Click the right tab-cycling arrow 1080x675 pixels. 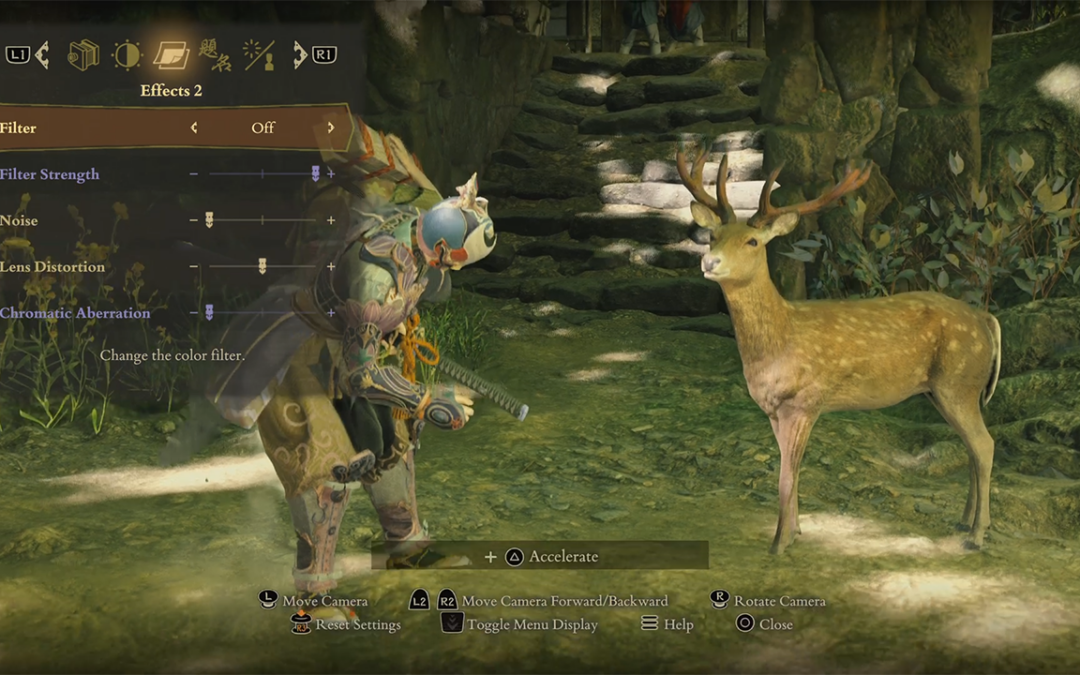300,55
